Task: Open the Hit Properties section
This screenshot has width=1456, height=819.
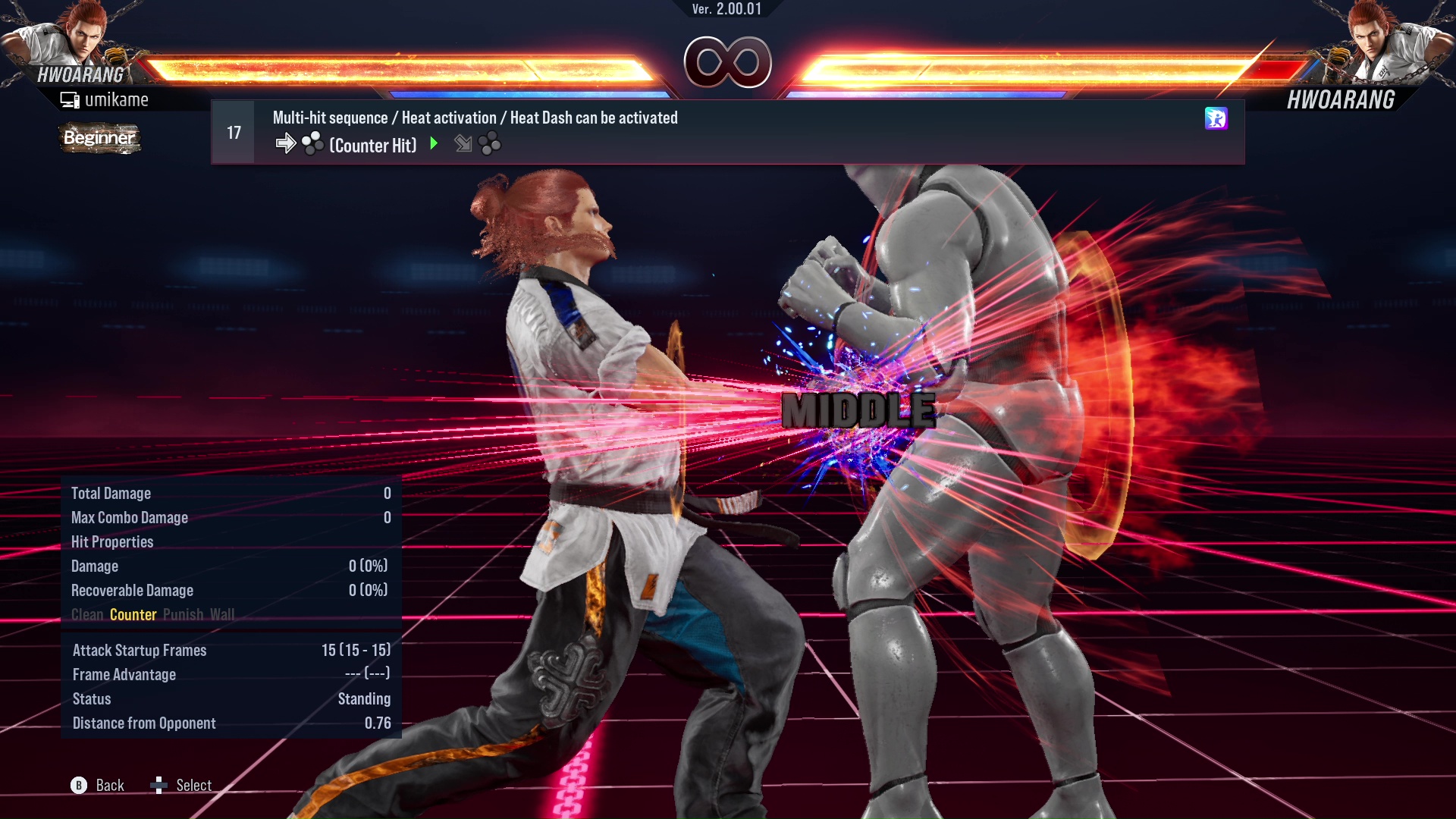Action: tap(112, 541)
